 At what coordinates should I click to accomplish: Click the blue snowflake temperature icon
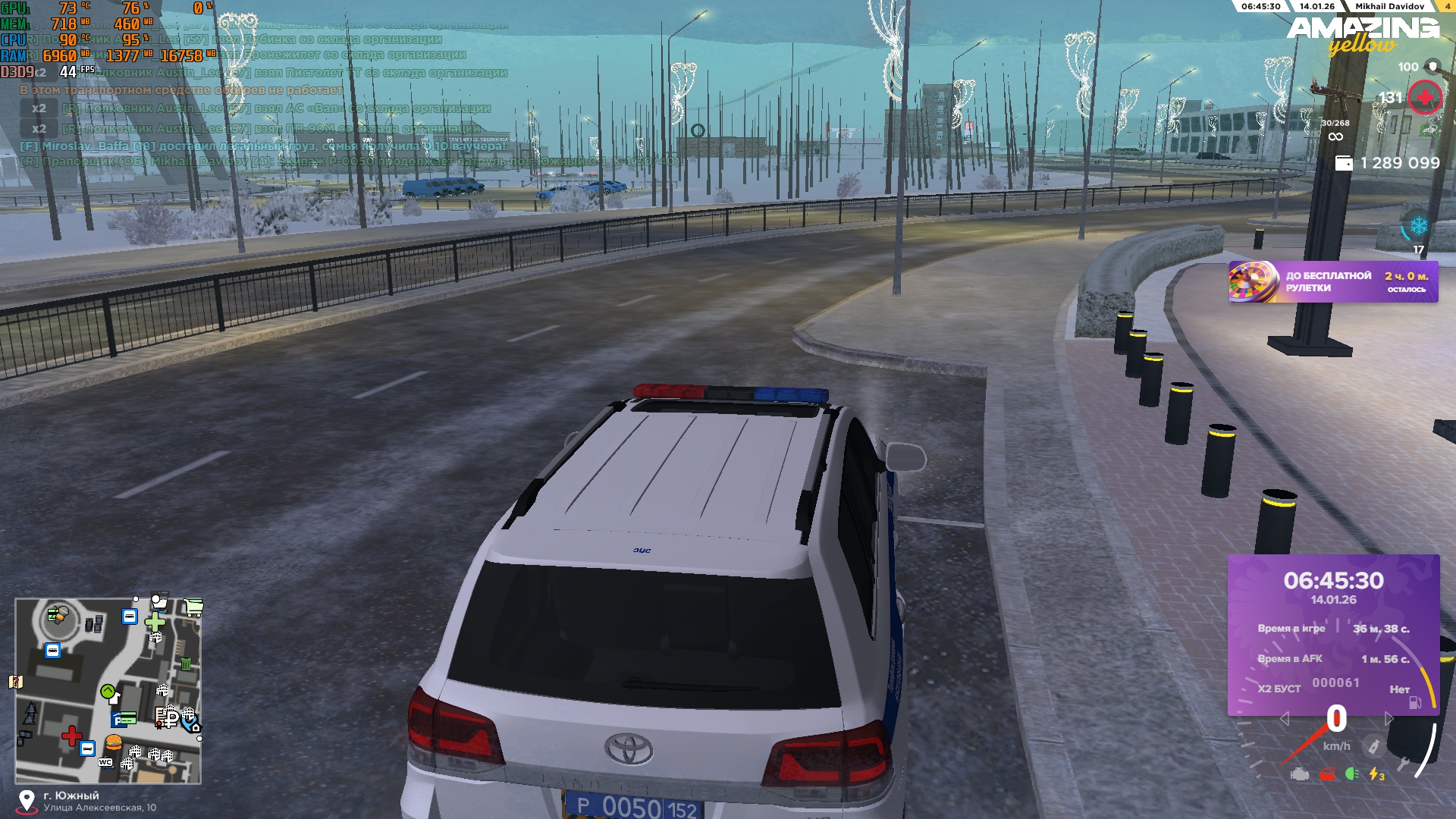[x=1418, y=226]
